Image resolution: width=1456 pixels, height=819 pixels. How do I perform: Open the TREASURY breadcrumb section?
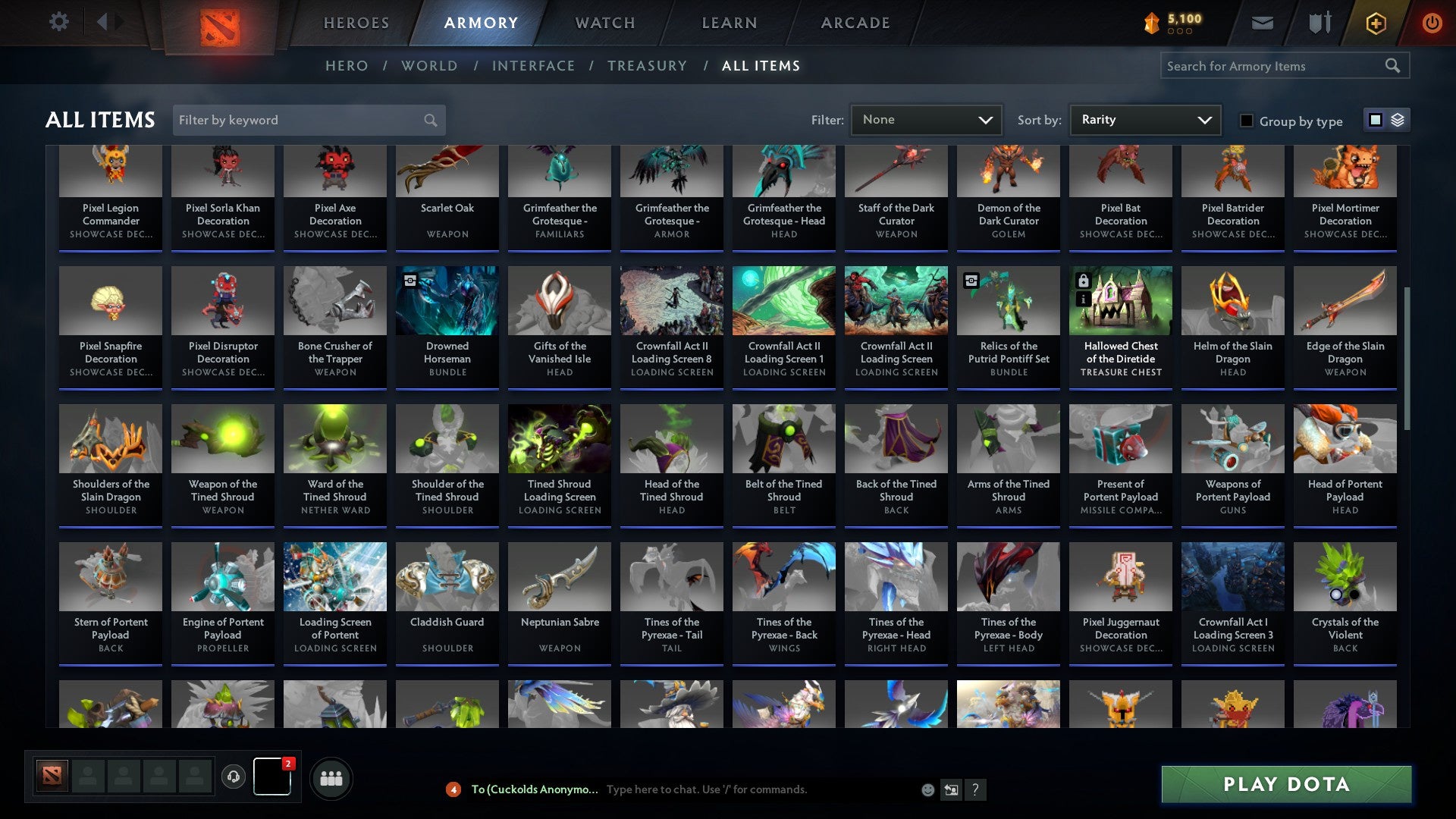(647, 66)
